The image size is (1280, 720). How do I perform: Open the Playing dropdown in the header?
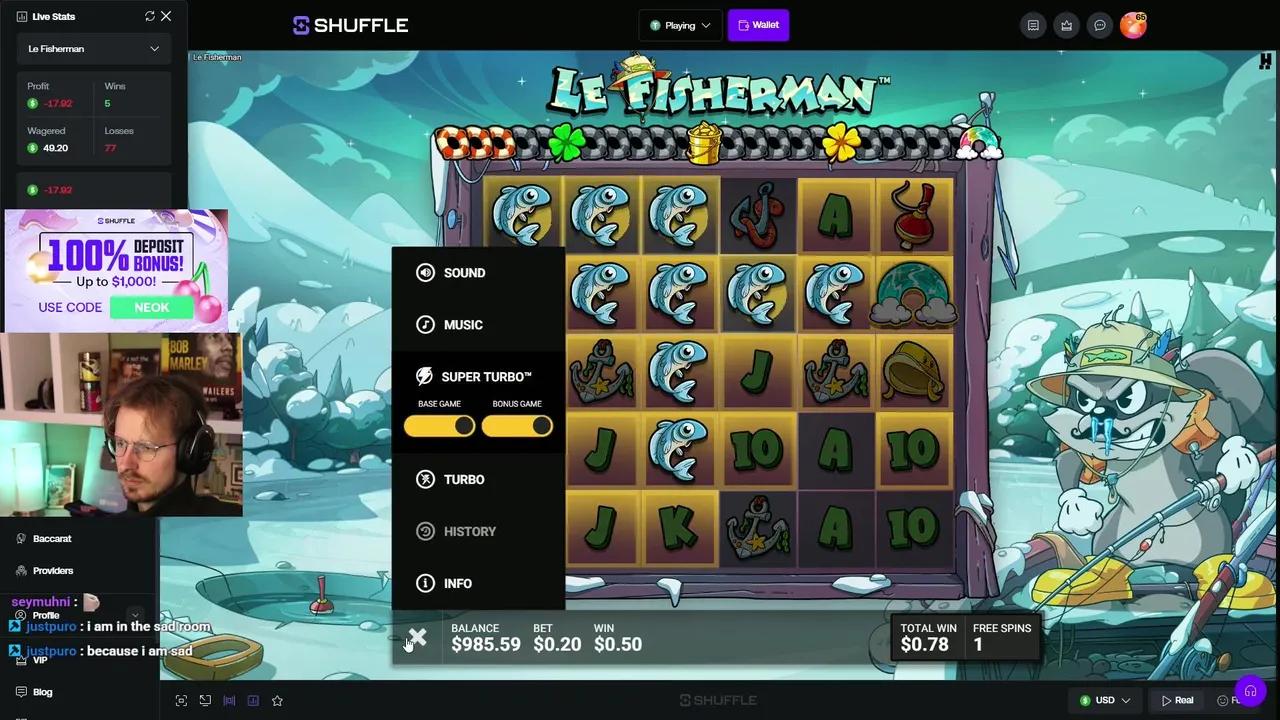tap(680, 25)
